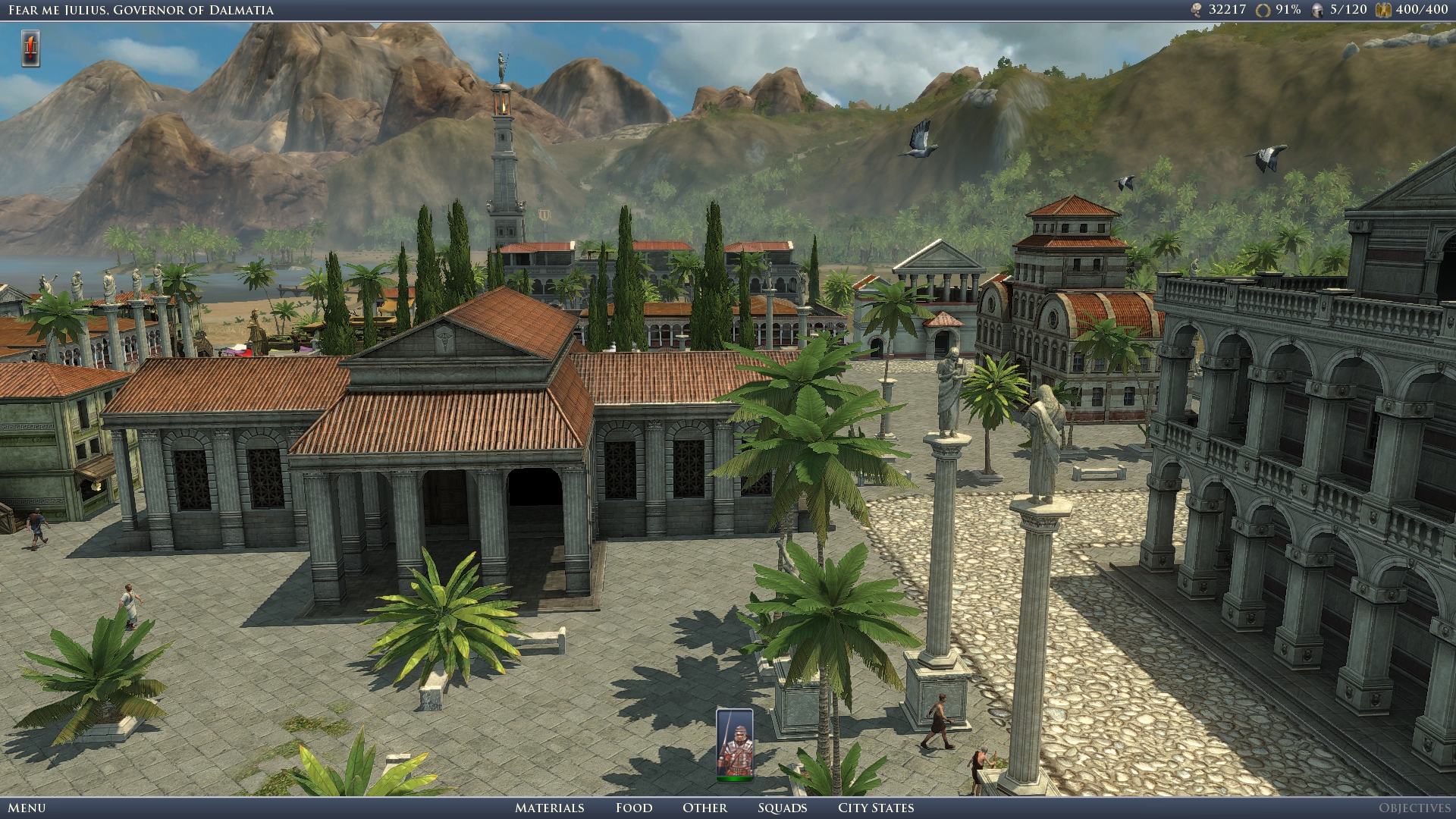This screenshot has height=819, width=1456.
Task: Open the Squads panel
Action: coord(782,808)
